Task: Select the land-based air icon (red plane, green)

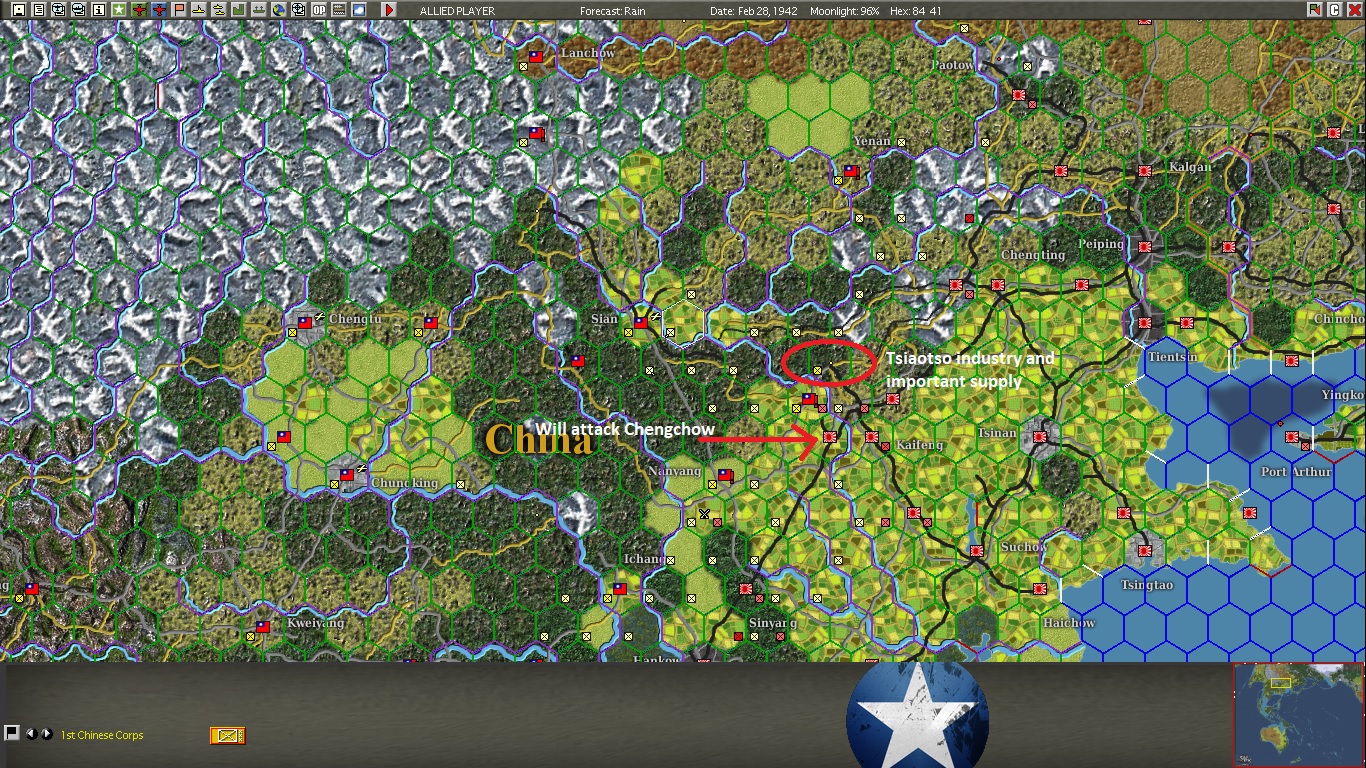Action: (x=138, y=9)
